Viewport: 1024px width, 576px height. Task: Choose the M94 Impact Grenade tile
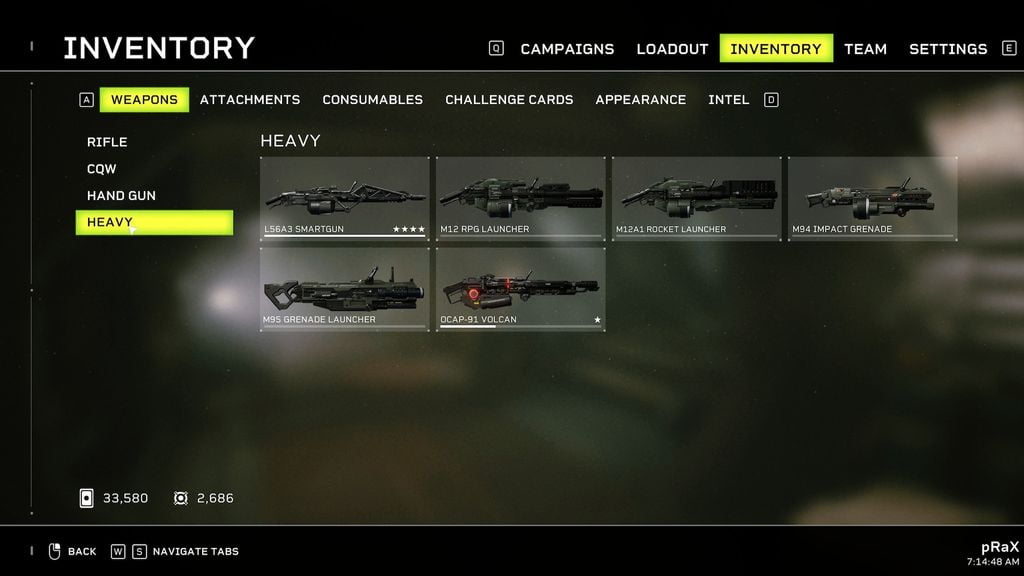[x=873, y=199]
